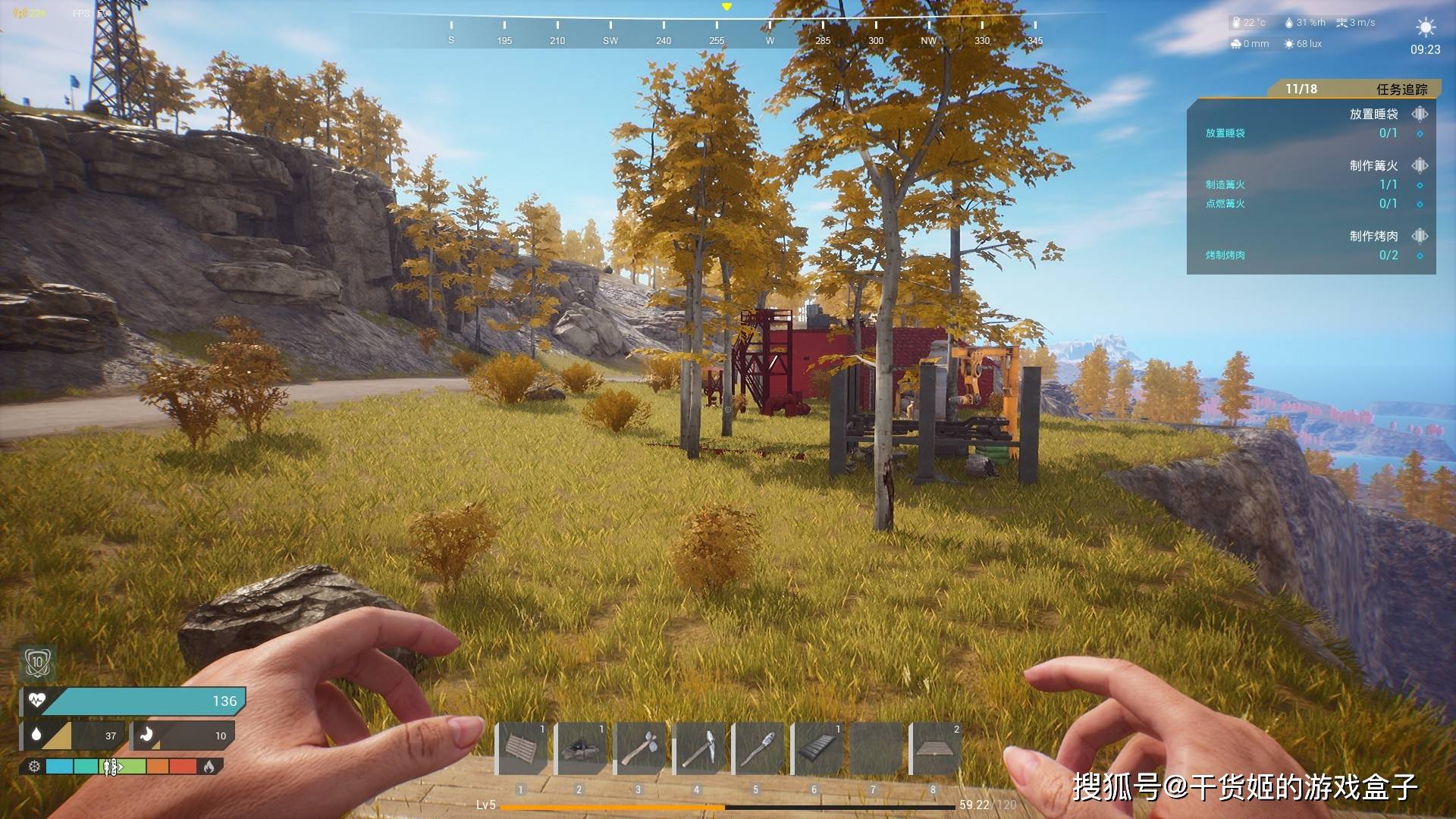Equip the stone pickaxe from the hotbar
The image size is (1456, 819).
(x=700, y=748)
